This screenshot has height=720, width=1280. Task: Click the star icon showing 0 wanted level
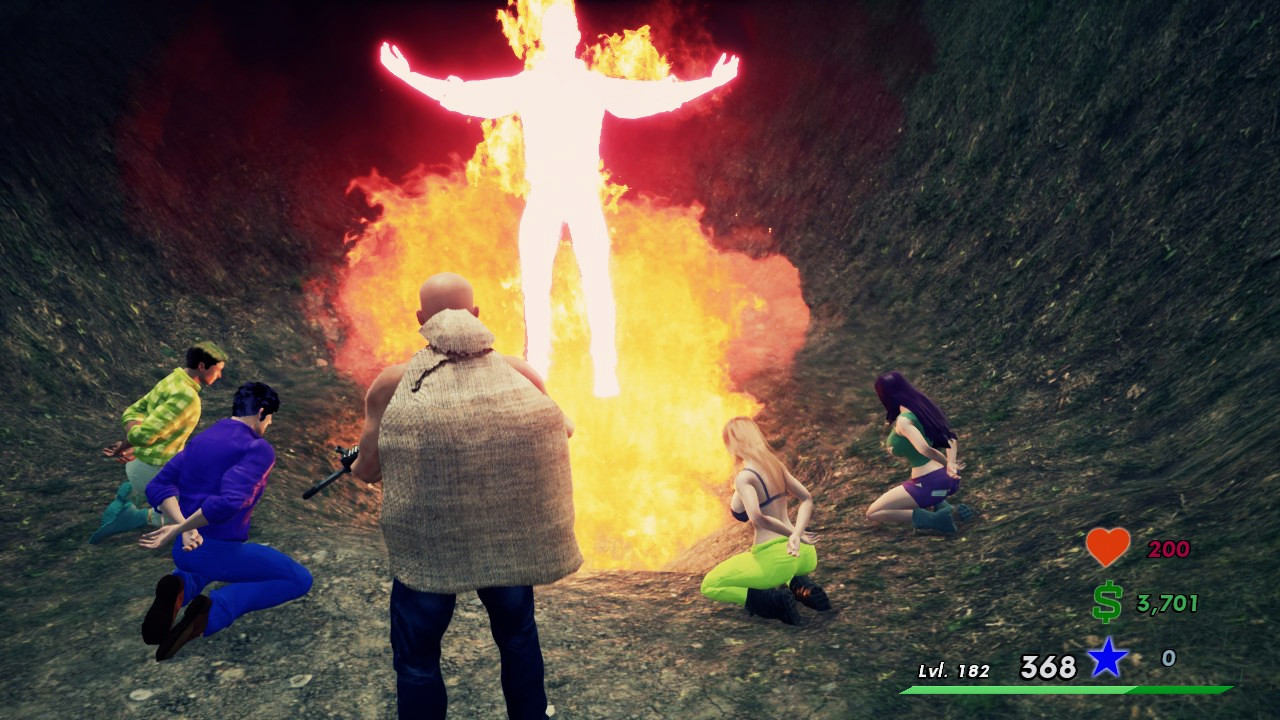coord(1108,658)
